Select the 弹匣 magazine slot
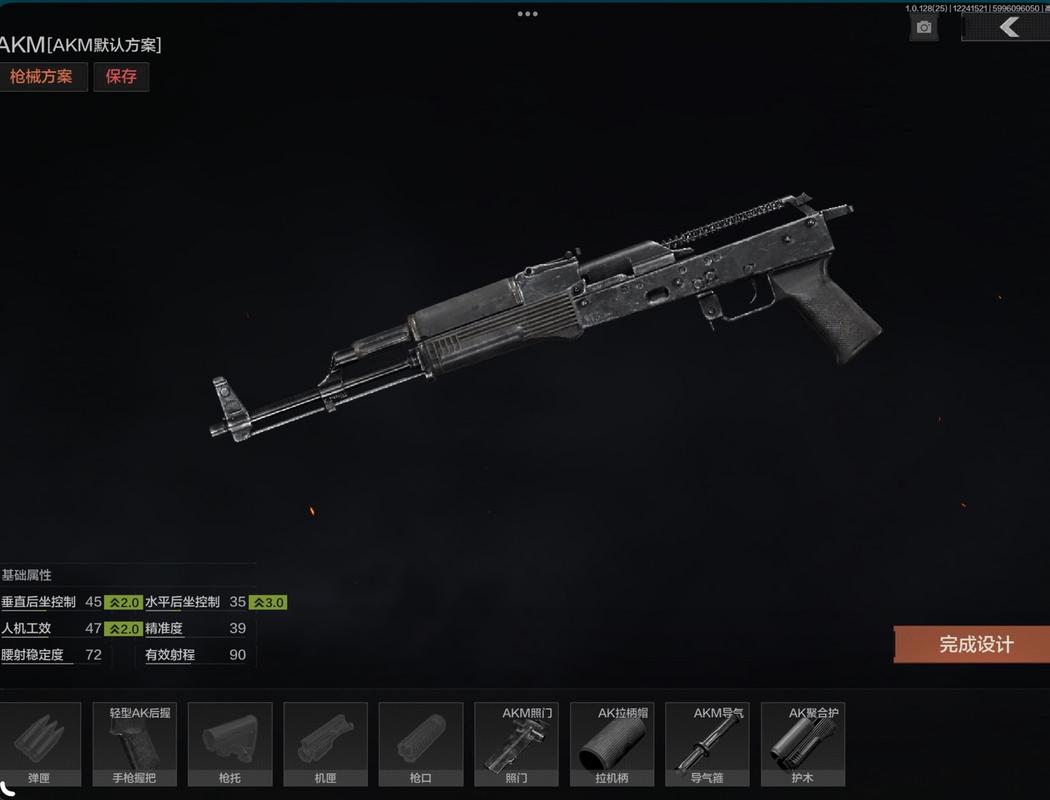 point(40,744)
